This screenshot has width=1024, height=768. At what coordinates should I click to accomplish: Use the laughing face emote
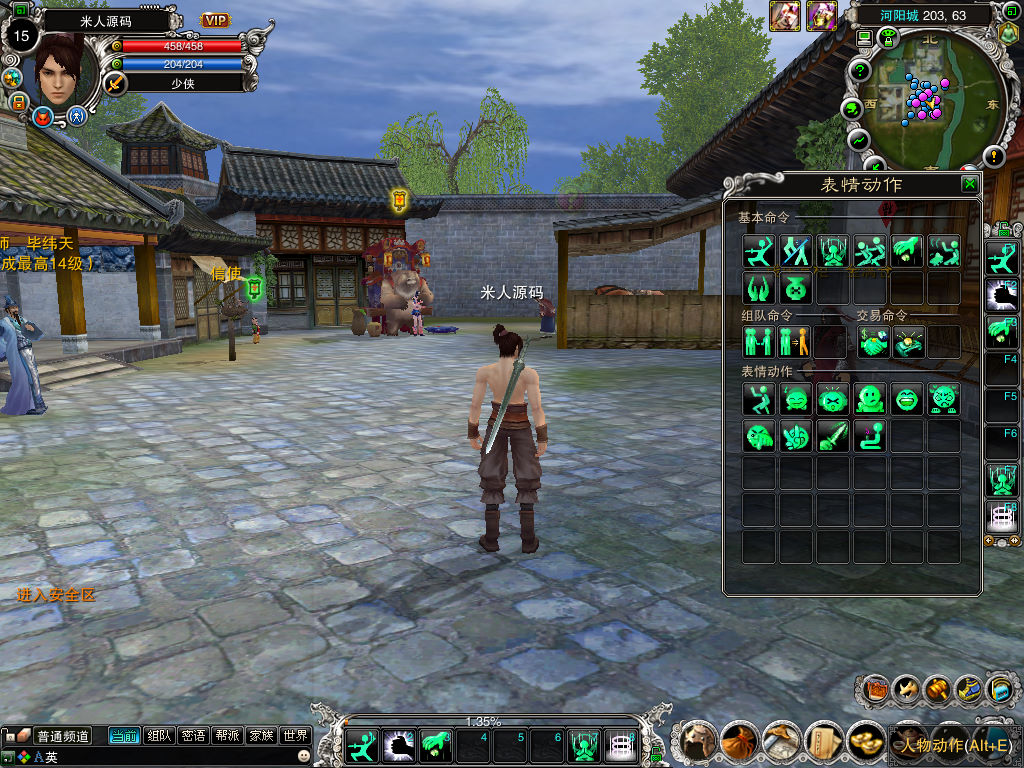(x=908, y=399)
